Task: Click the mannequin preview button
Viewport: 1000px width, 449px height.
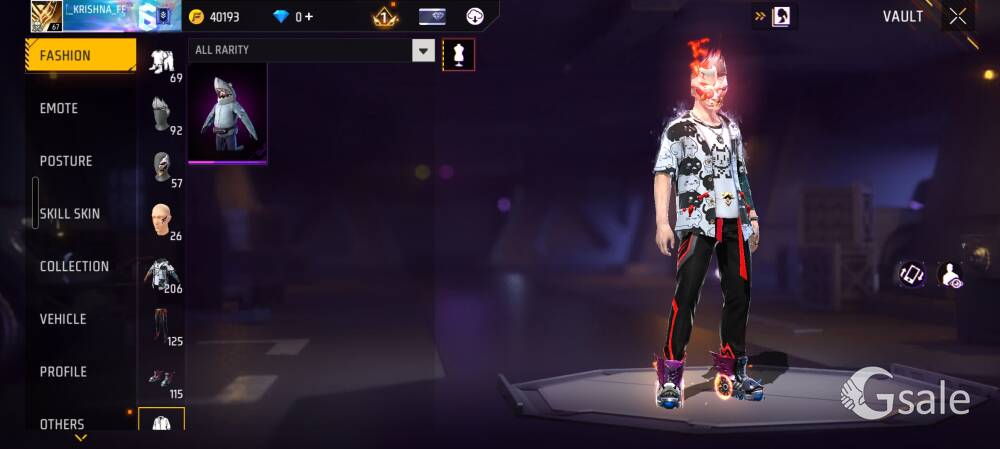Action: pyautogui.click(x=459, y=54)
